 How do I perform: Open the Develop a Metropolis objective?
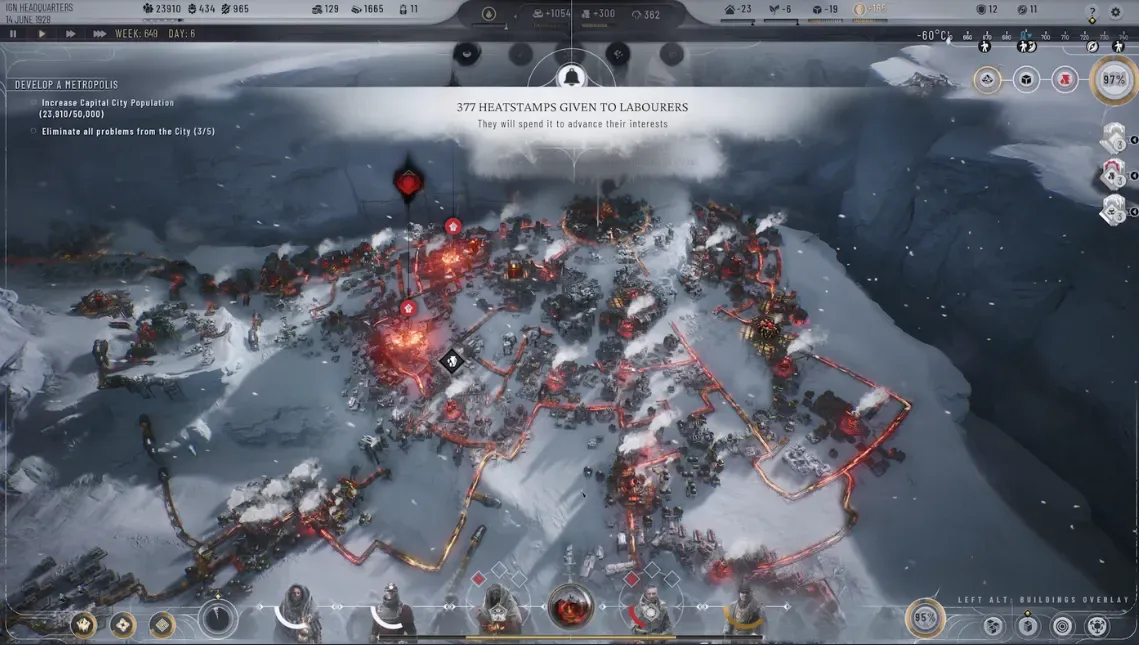point(54,85)
